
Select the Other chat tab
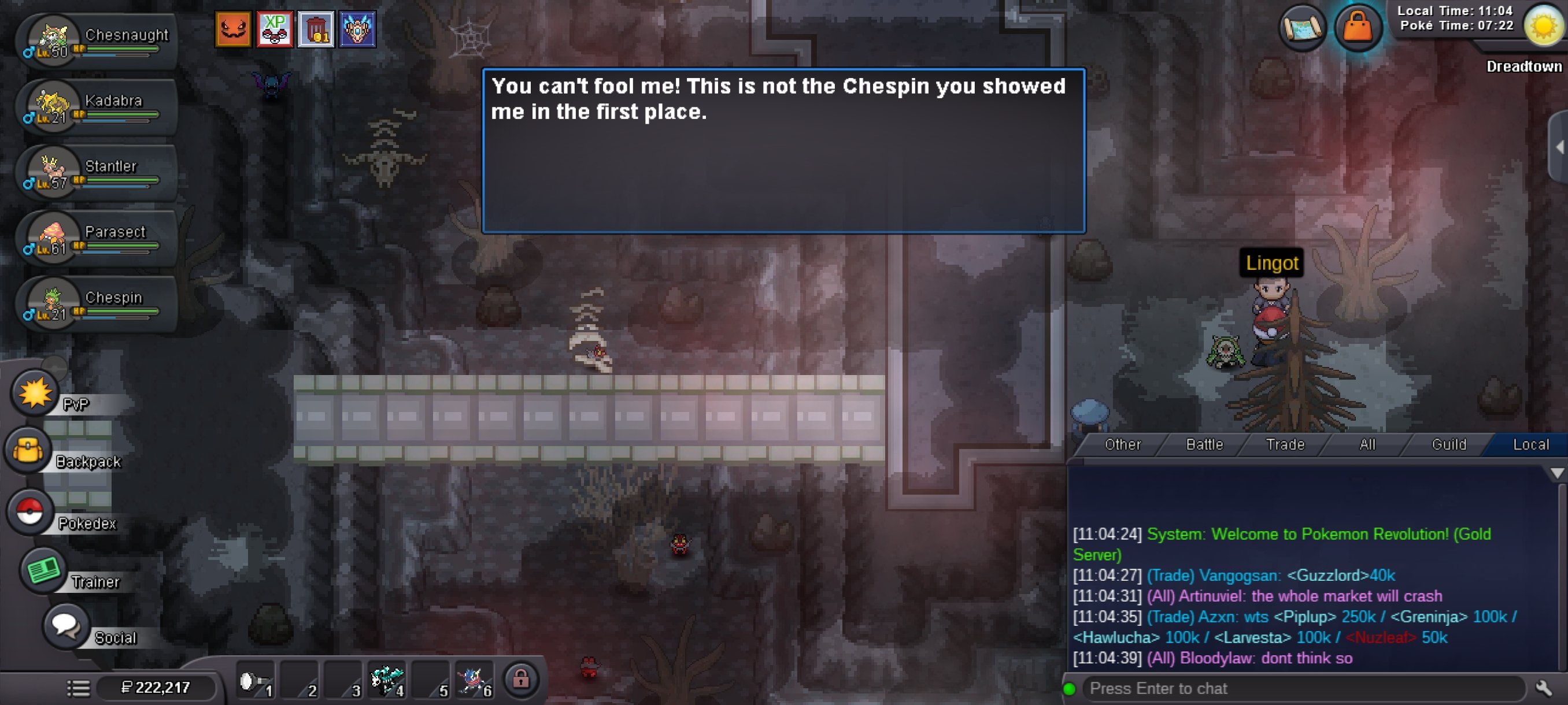[1122, 444]
